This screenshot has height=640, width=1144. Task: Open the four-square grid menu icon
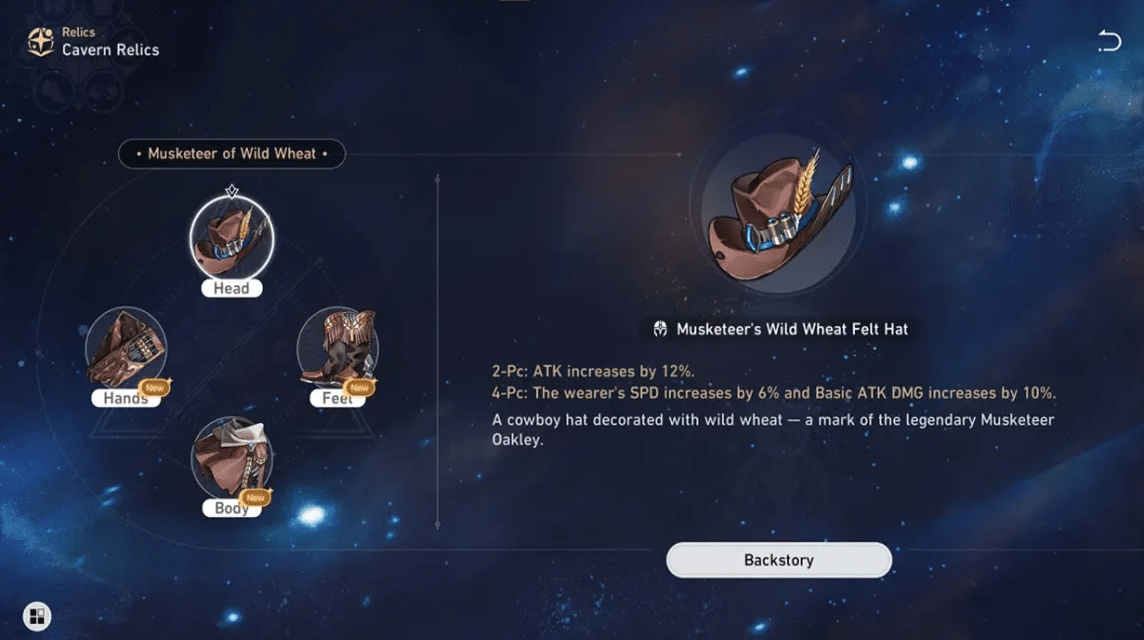pyautogui.click(x=37, y=615)
